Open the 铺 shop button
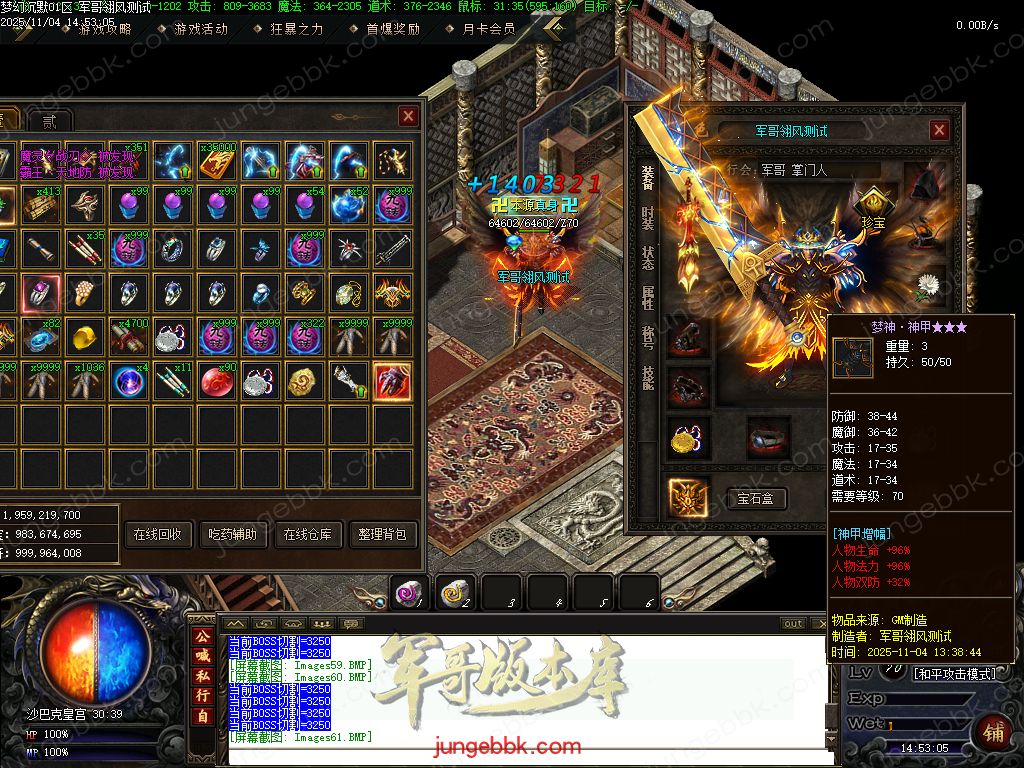The width and height of the screenshot is (1024, 768). click(994, 731)
